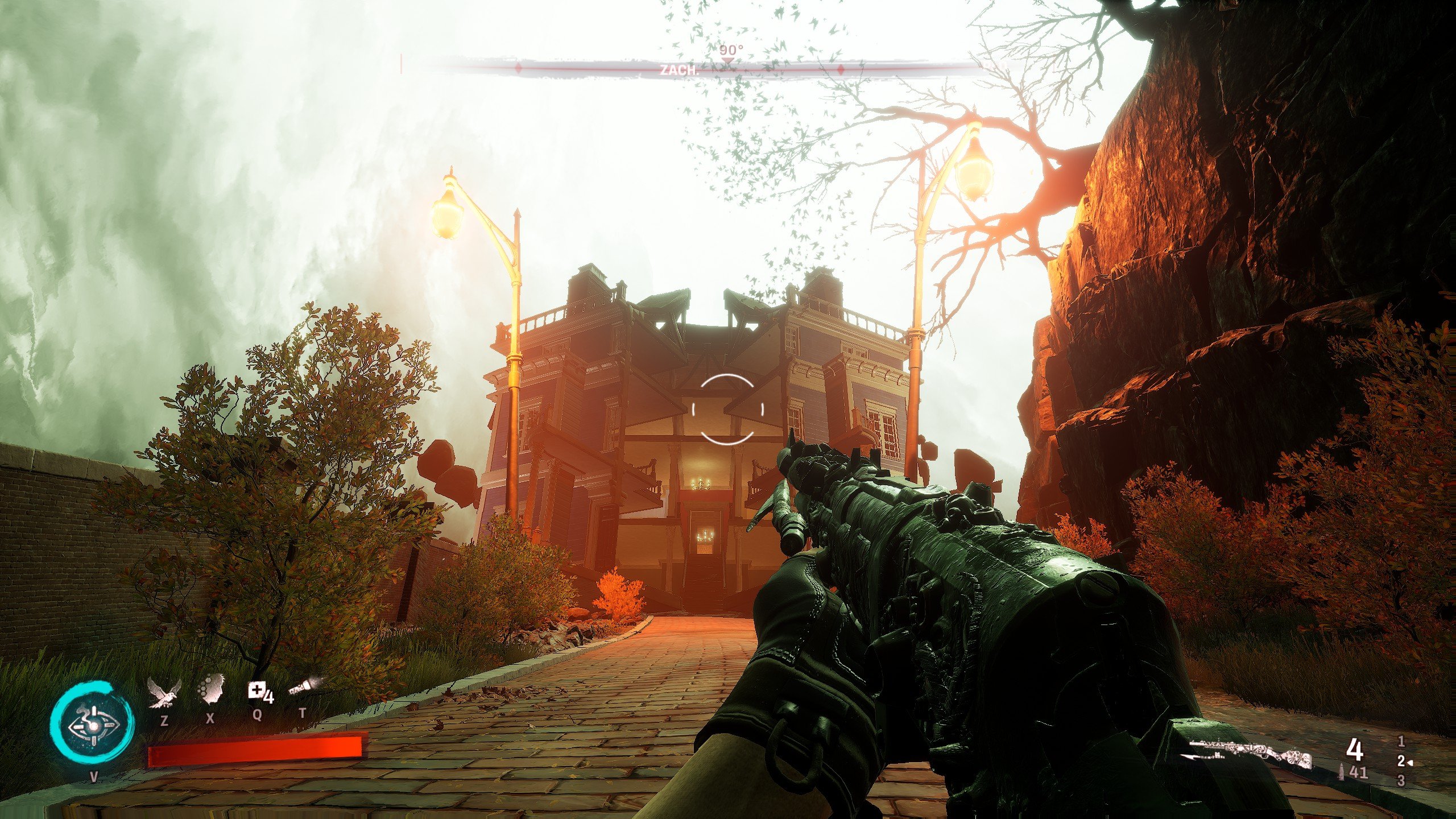
Task: Select weapon slot 3
Action: tap(1401, 781)
